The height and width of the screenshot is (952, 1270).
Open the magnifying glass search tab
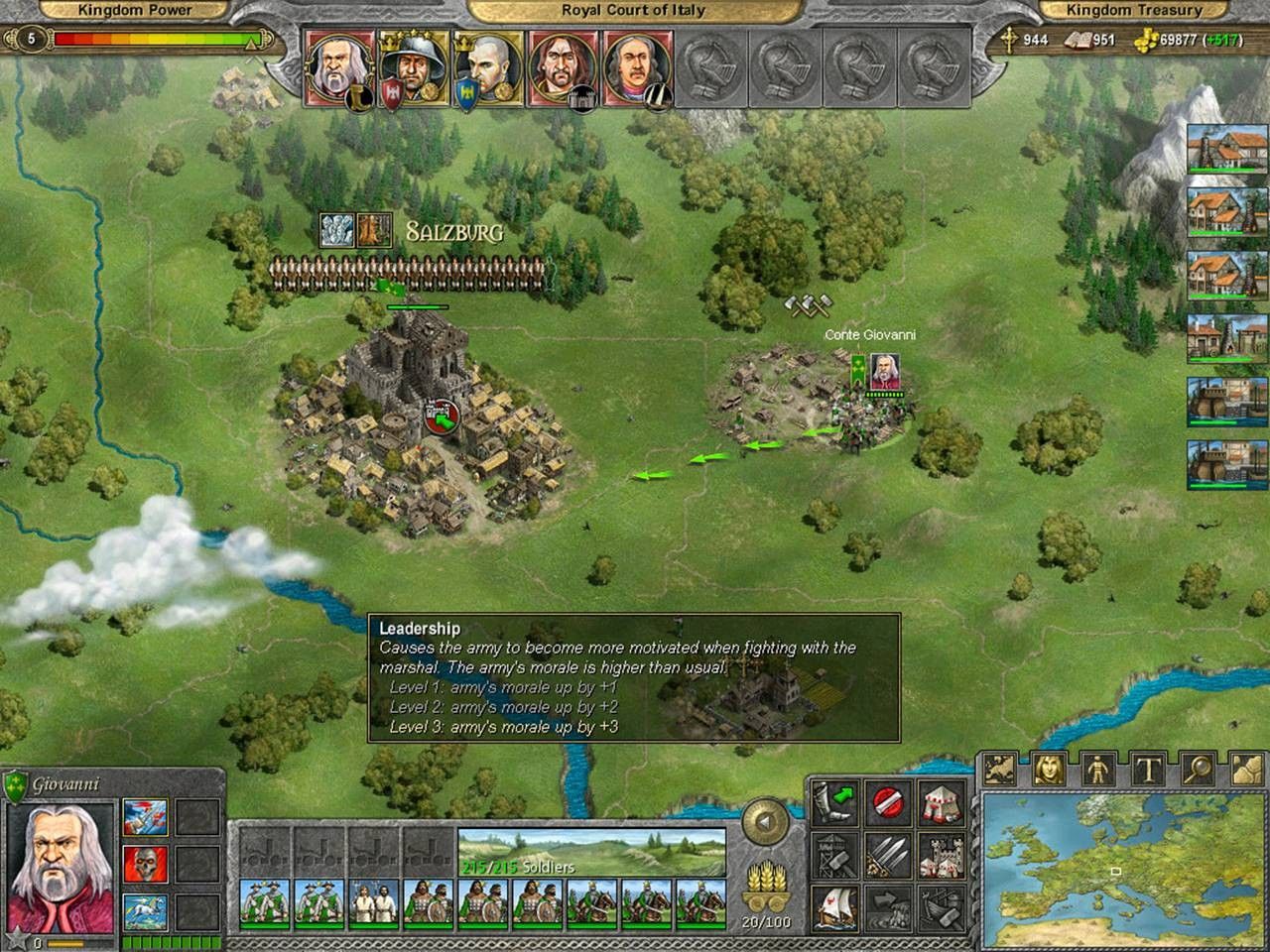[x=1198, y=770]
